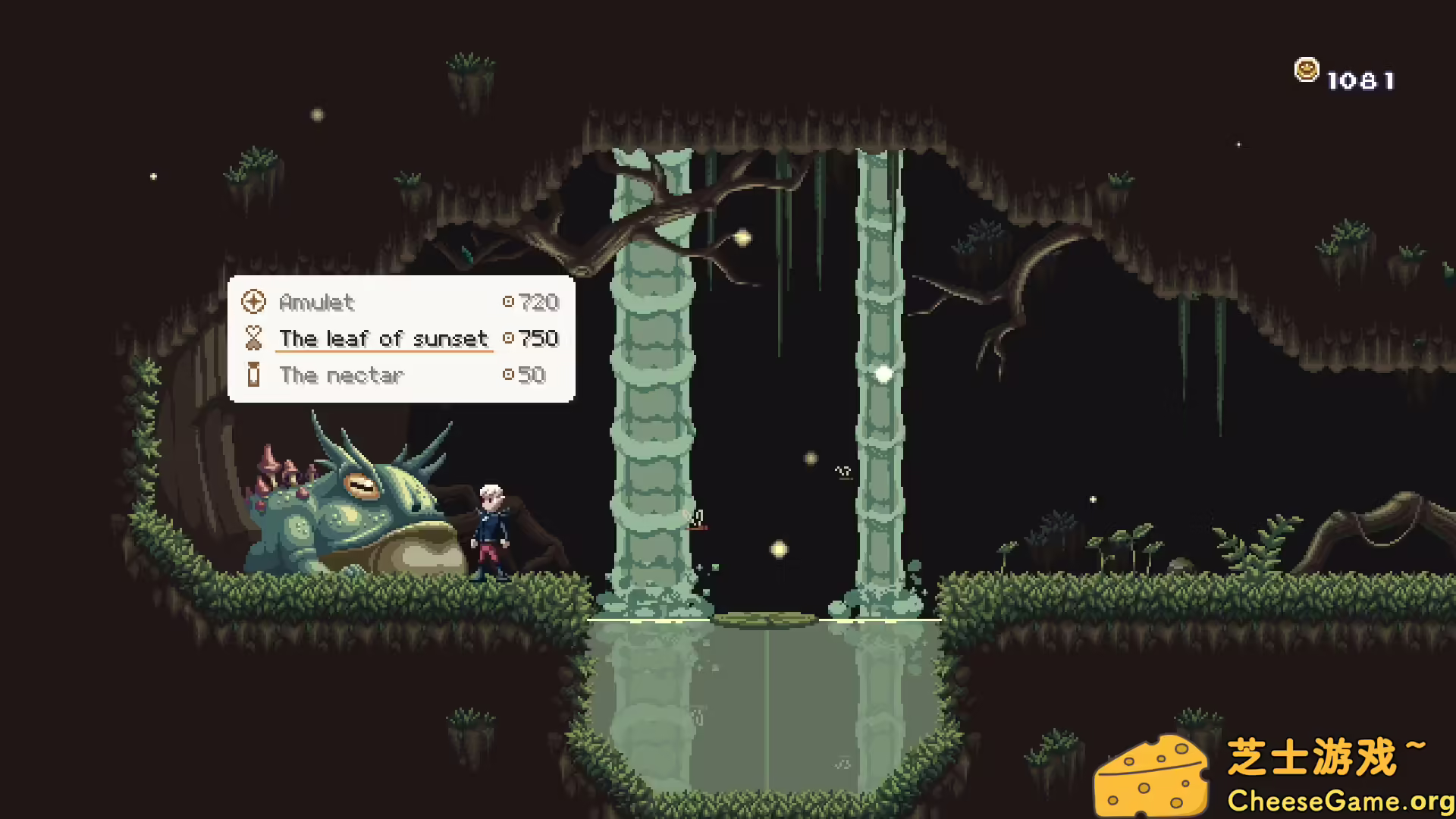This screenshot has width=1456, height=819.
Task: Choose The nectar from the shop list
Action: click(x=340, y=375)
